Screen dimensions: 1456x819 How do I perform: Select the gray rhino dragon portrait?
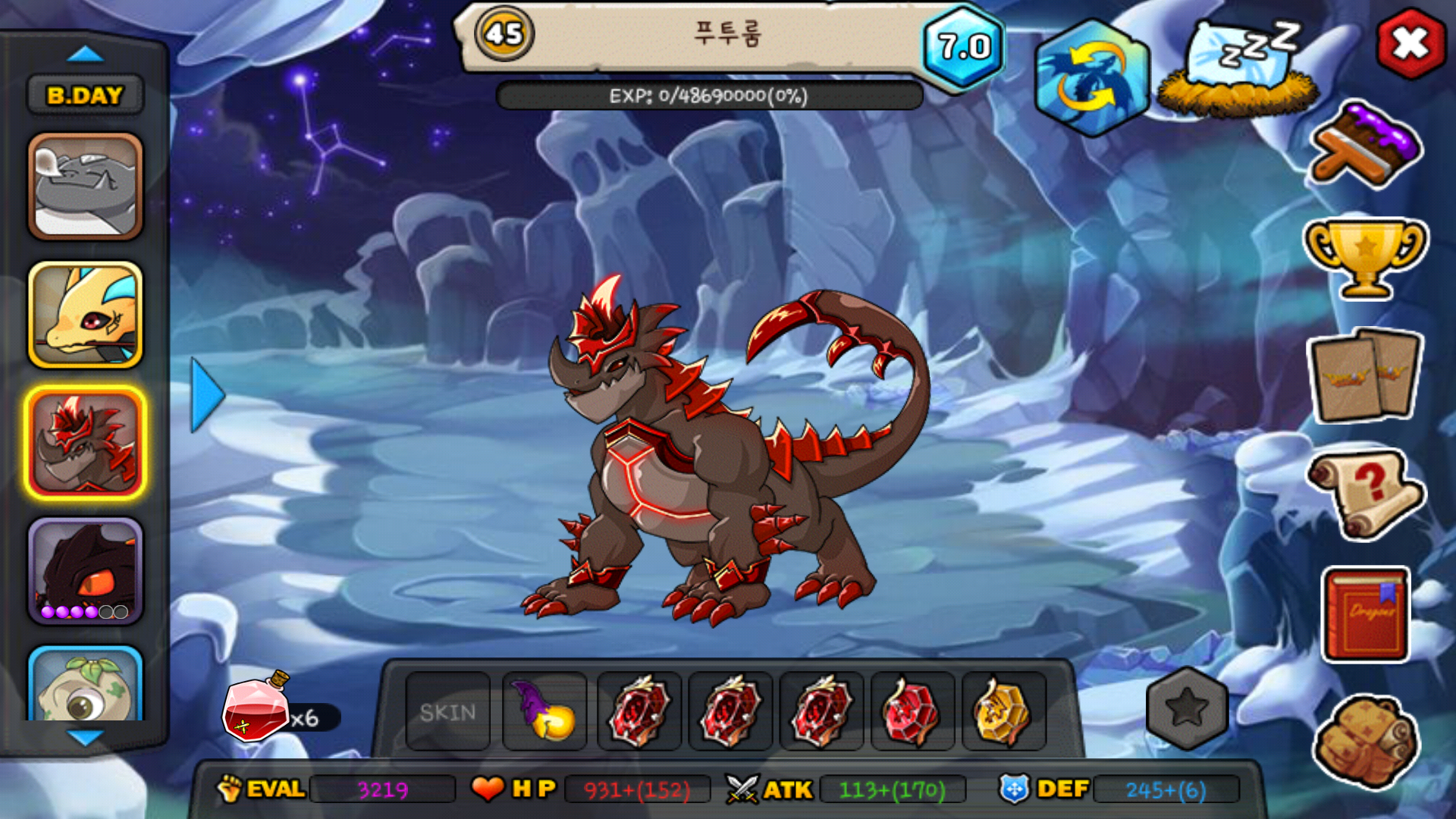tap(85, 187)
